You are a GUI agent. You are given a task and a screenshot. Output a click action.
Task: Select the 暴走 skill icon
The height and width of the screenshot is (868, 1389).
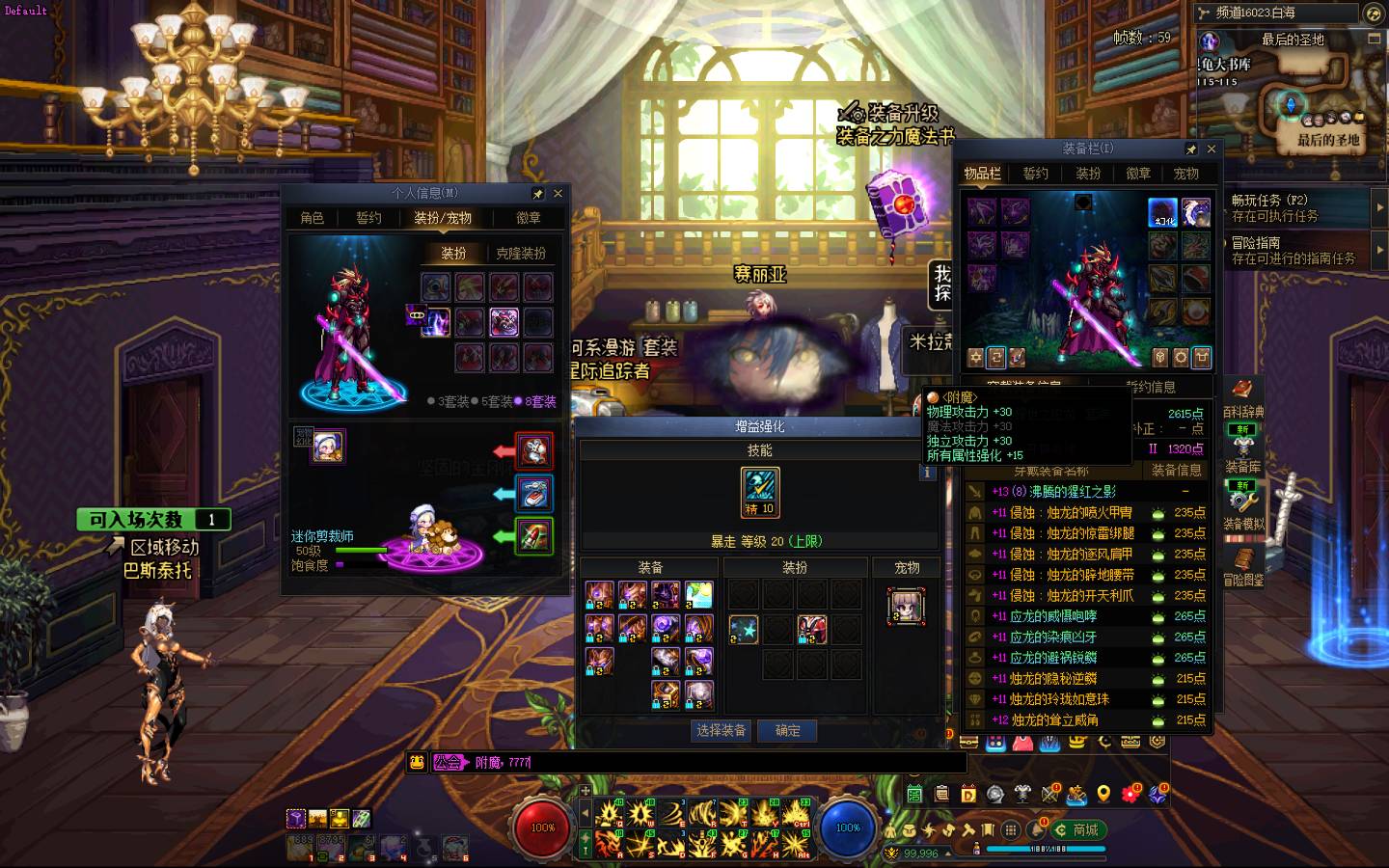click(x=760, y=492)
